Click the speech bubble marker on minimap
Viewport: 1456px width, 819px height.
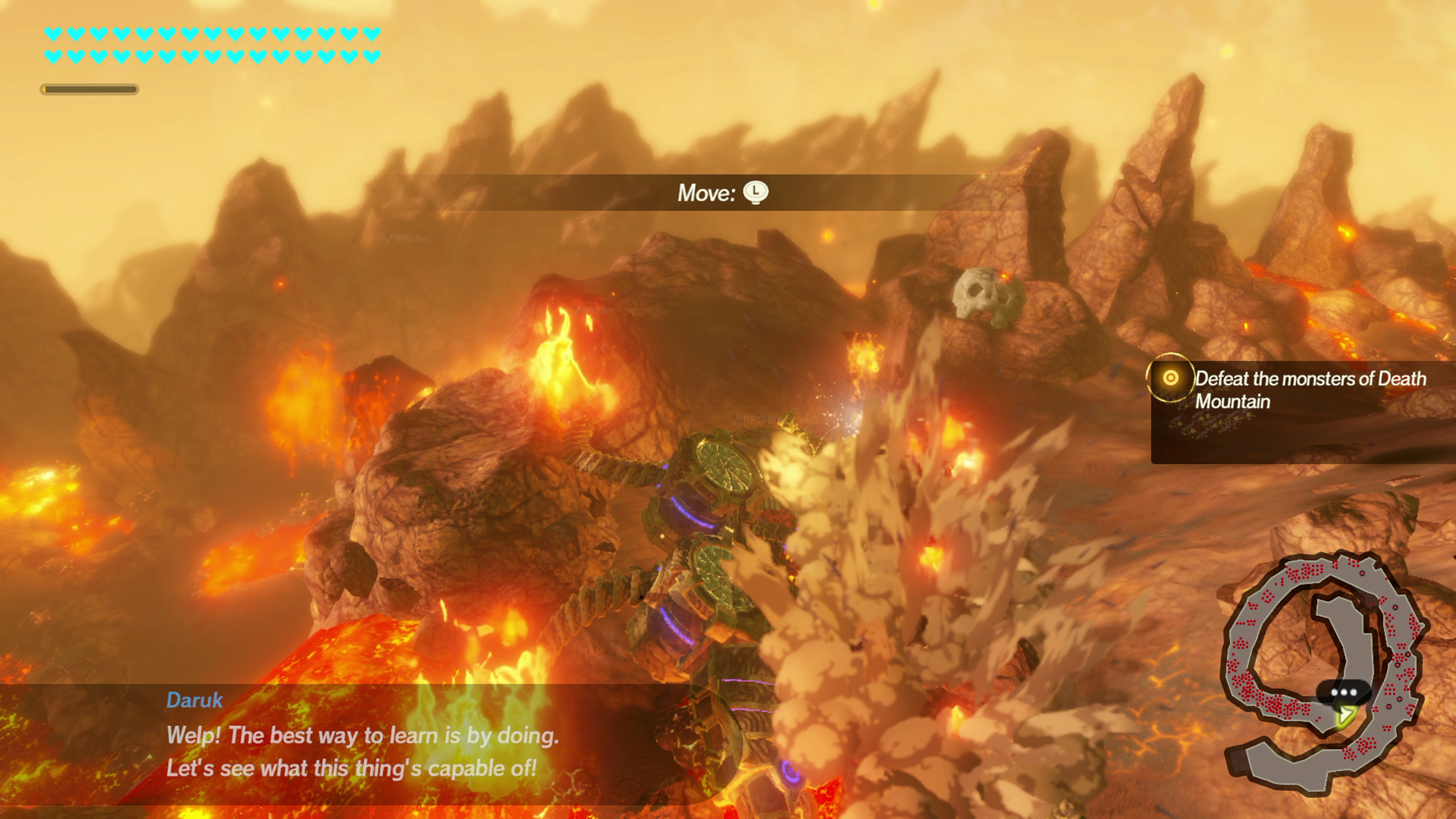1343,692
